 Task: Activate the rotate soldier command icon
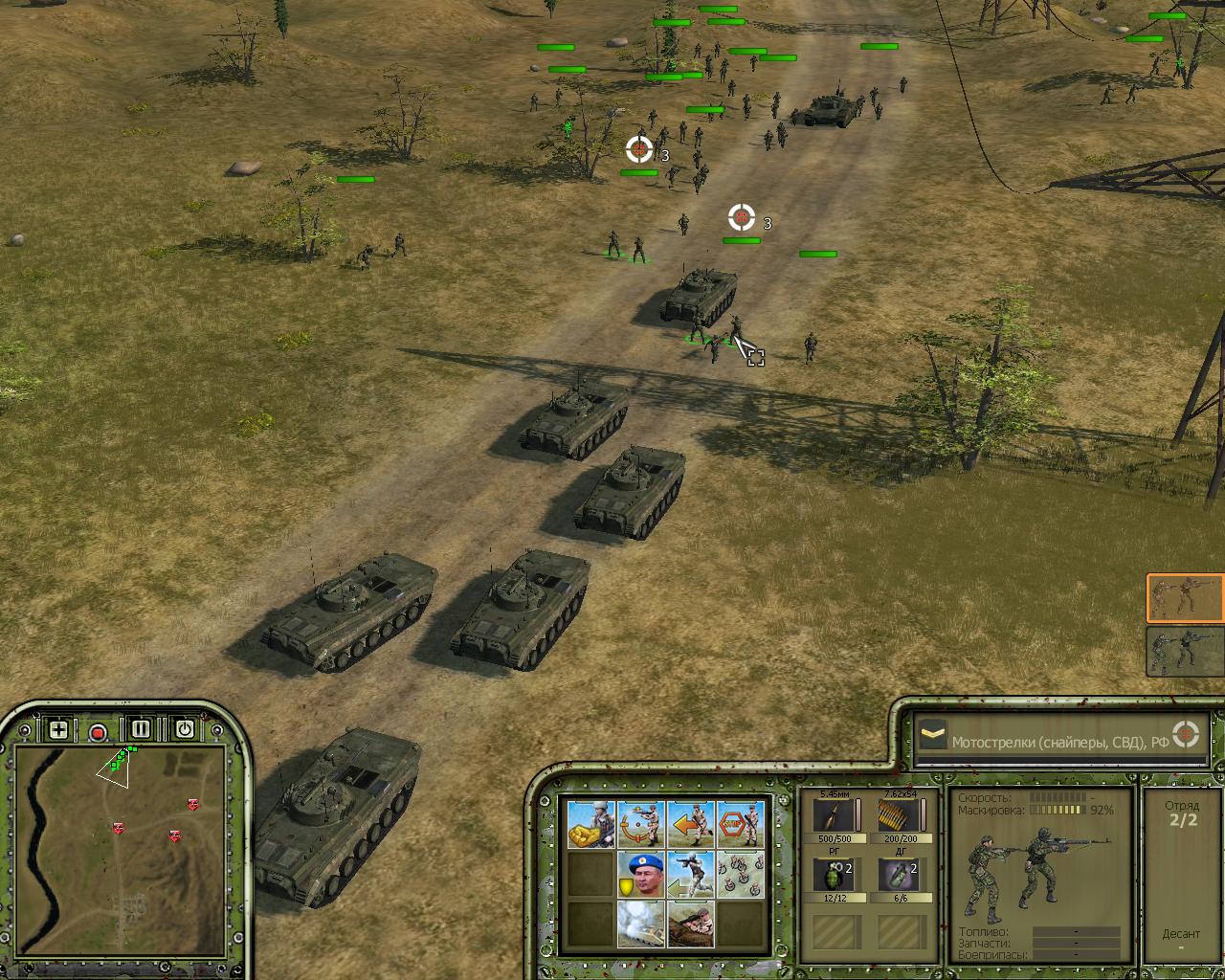(641, 824)
